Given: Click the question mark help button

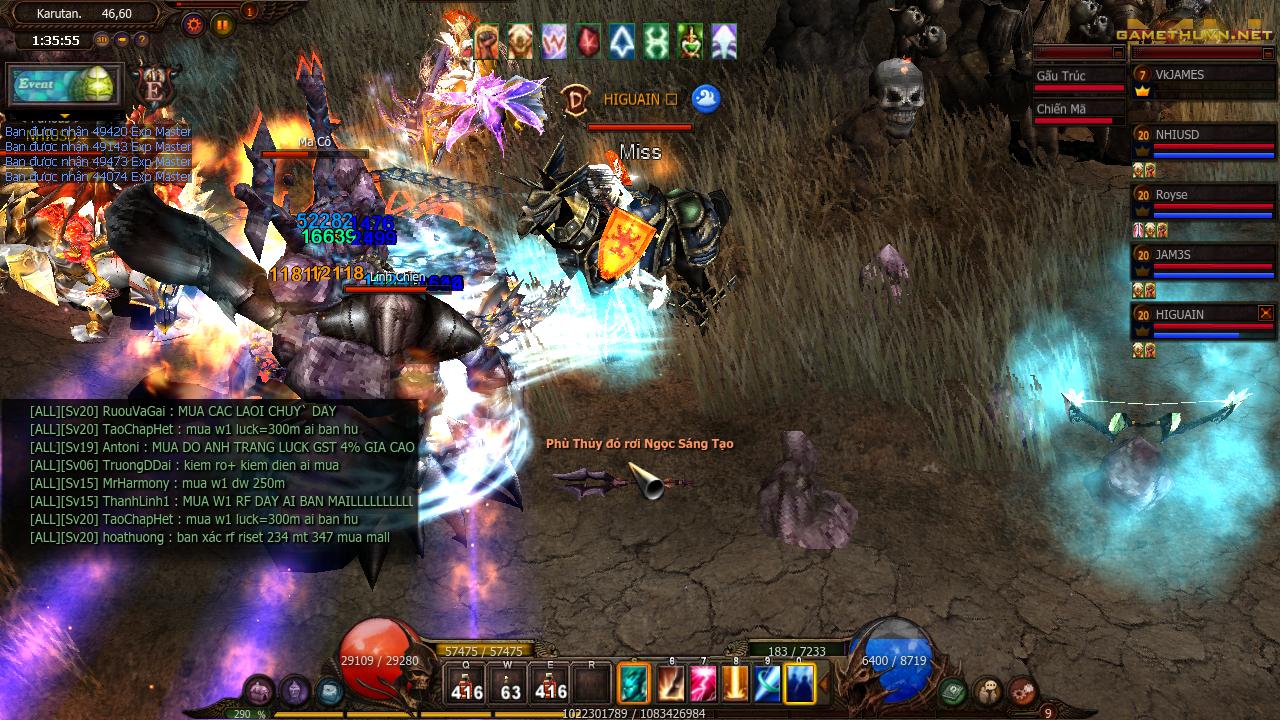Looking at the screenshot, I should (141, 40).
